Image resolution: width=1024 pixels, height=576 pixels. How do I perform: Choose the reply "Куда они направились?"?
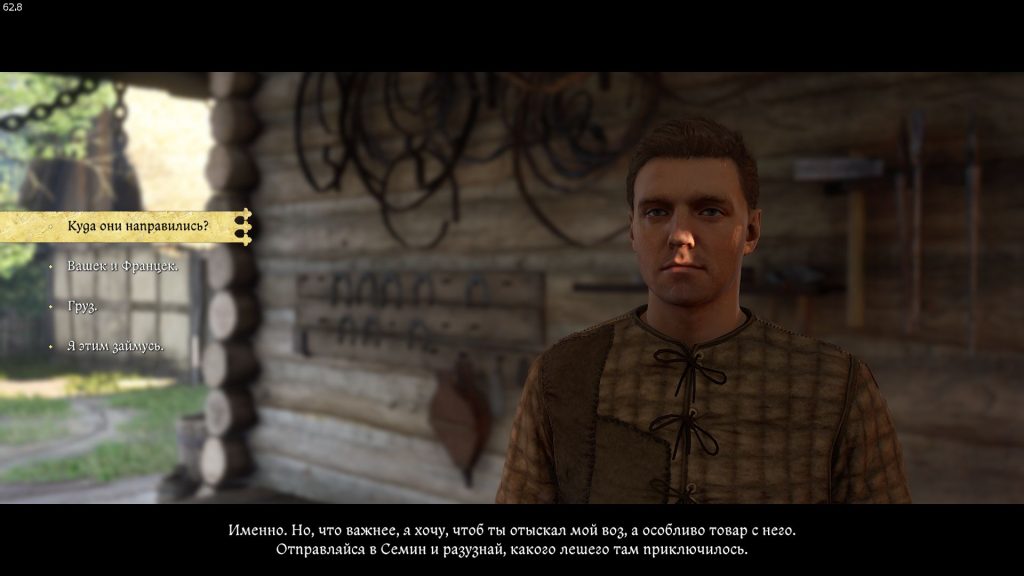pyautogui.click(x=138, y=226)
